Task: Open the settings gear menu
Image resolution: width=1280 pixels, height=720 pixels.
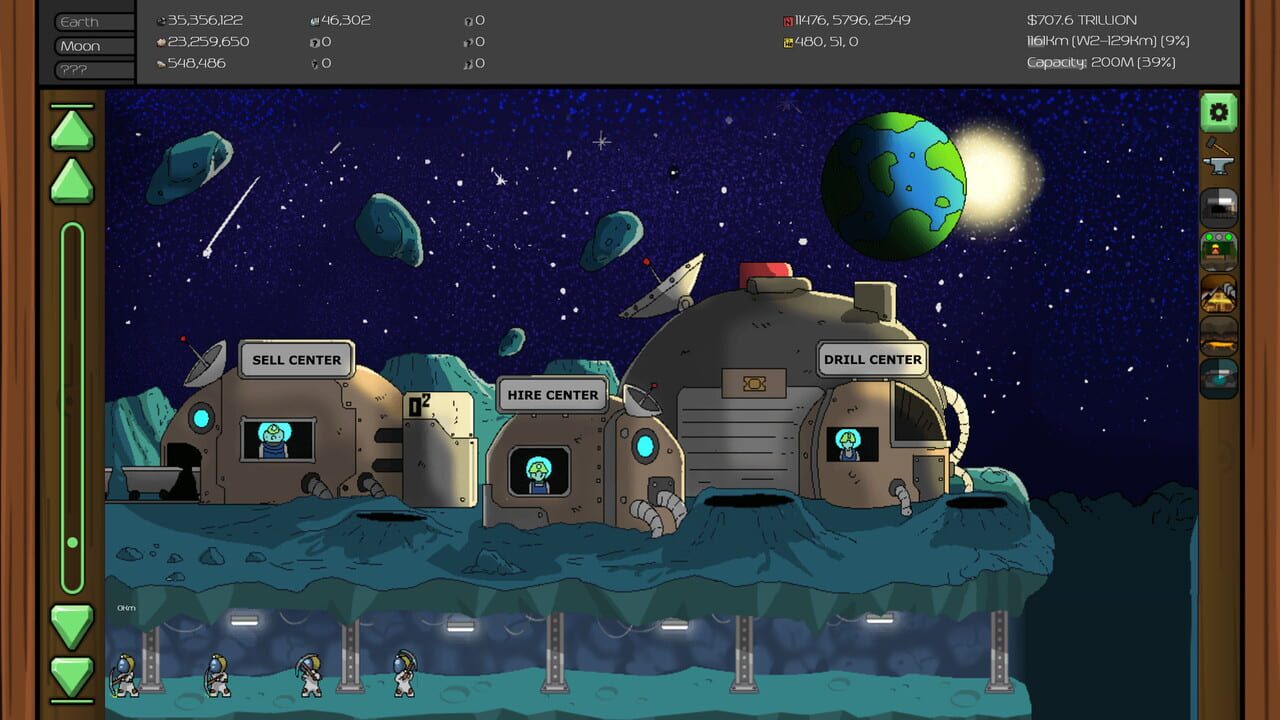Action: [x=1218, y=113]
